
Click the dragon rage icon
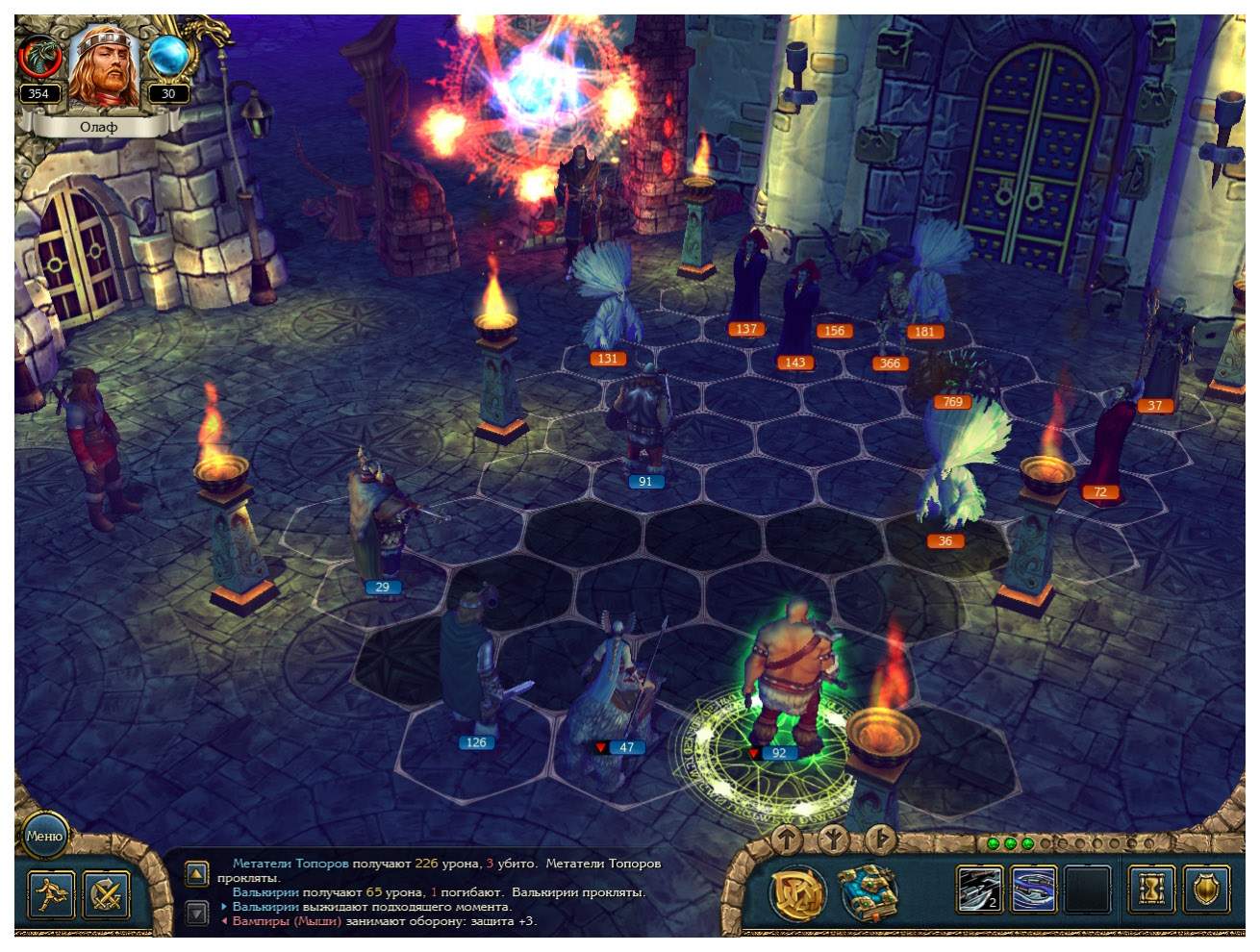[x=39, y=58]
